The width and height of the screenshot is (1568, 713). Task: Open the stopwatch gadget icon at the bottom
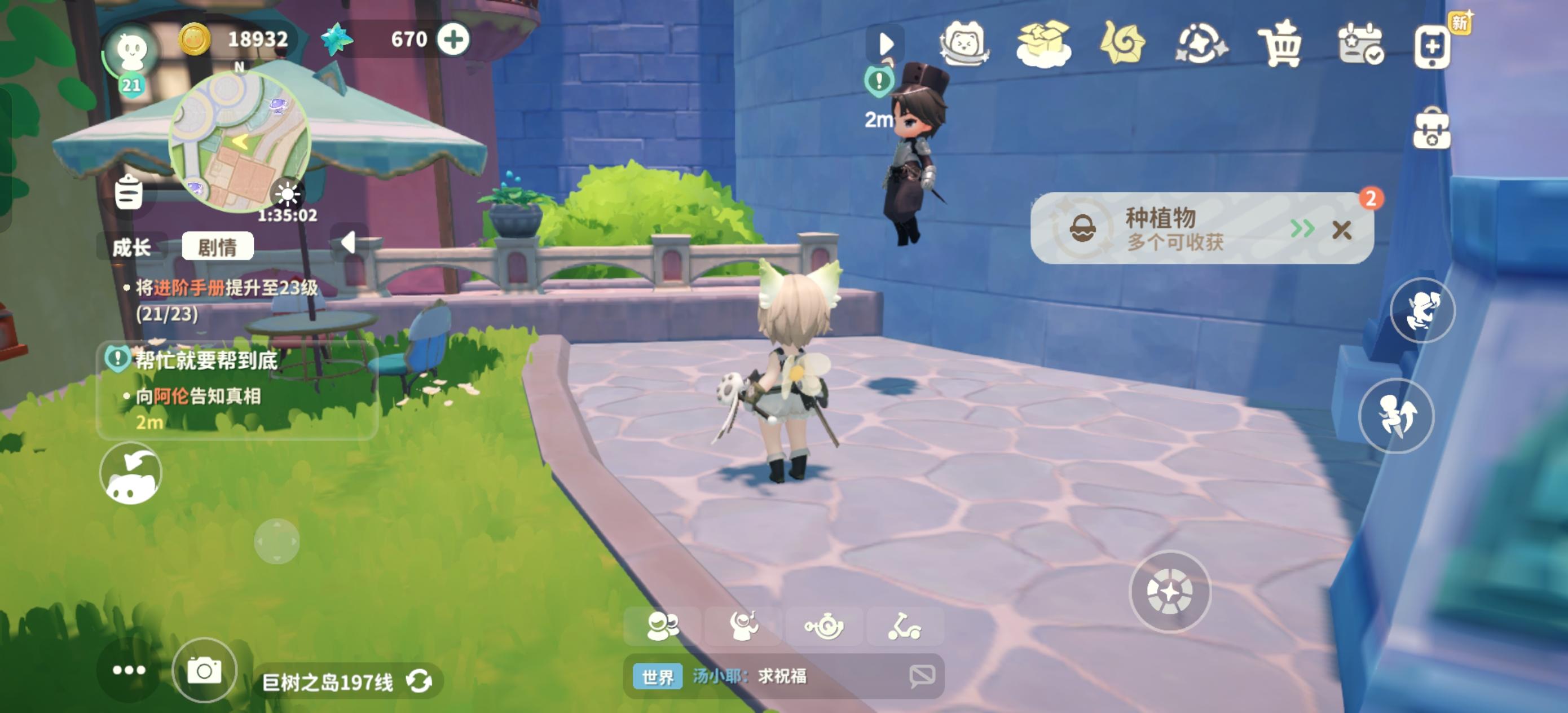click(x=825, y=626)
